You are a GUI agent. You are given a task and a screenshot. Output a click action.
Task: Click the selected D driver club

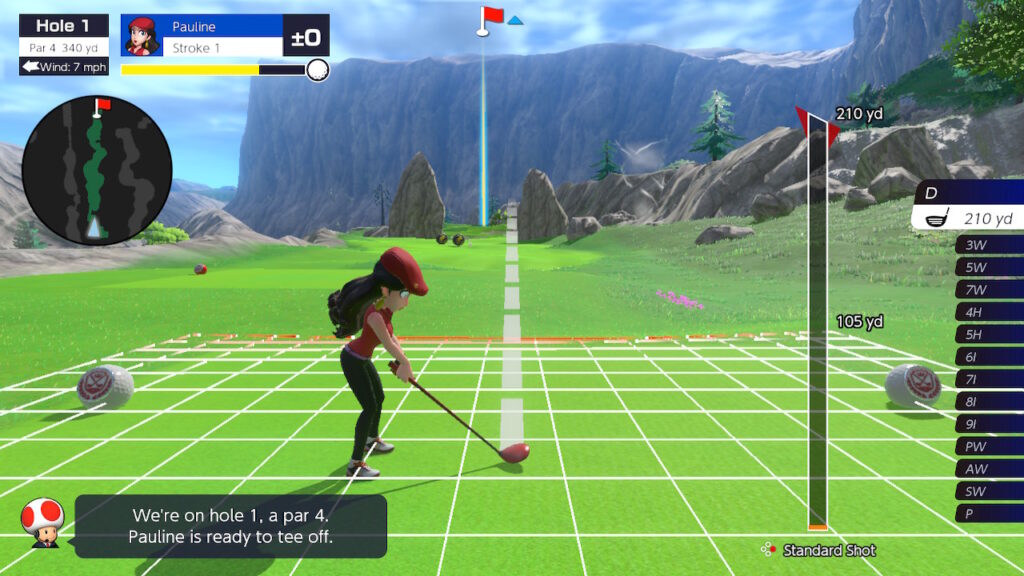point(970,205)
